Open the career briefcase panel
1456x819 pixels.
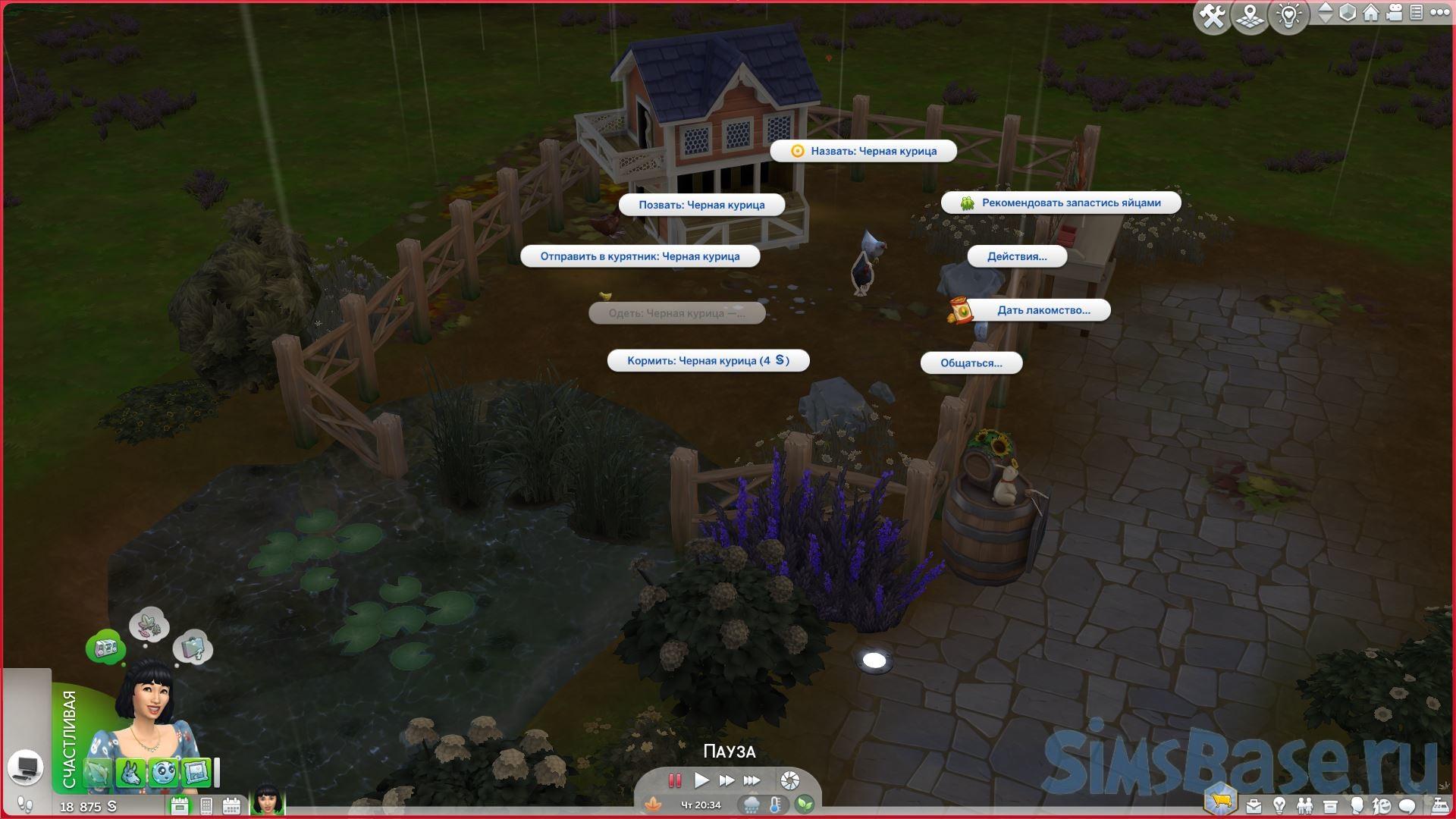(x=1254, y=805)
